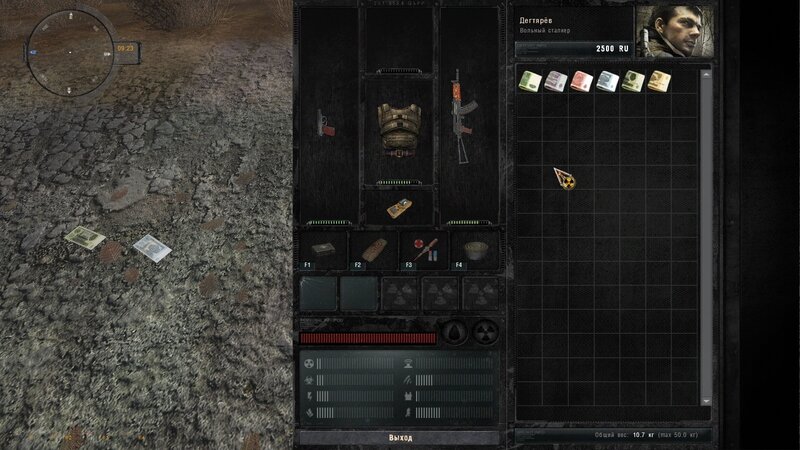The width and height of the screenshot is (800, 450).
Task: Use the F1 quick slot item
Action: (322, 249)
